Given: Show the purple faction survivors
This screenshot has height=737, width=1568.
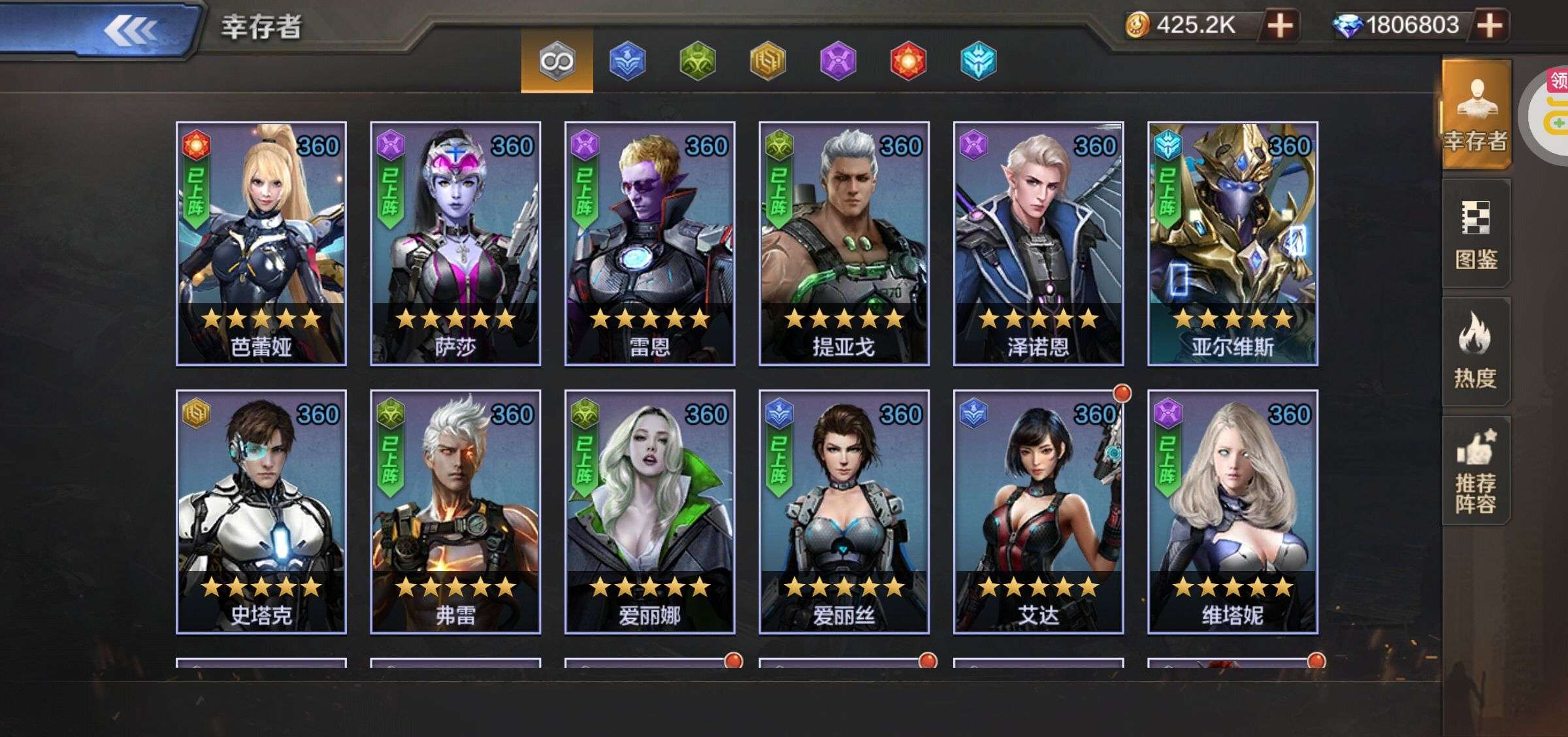Looking at the screenshot, I should pyautogui.click(x=838, y=61).
